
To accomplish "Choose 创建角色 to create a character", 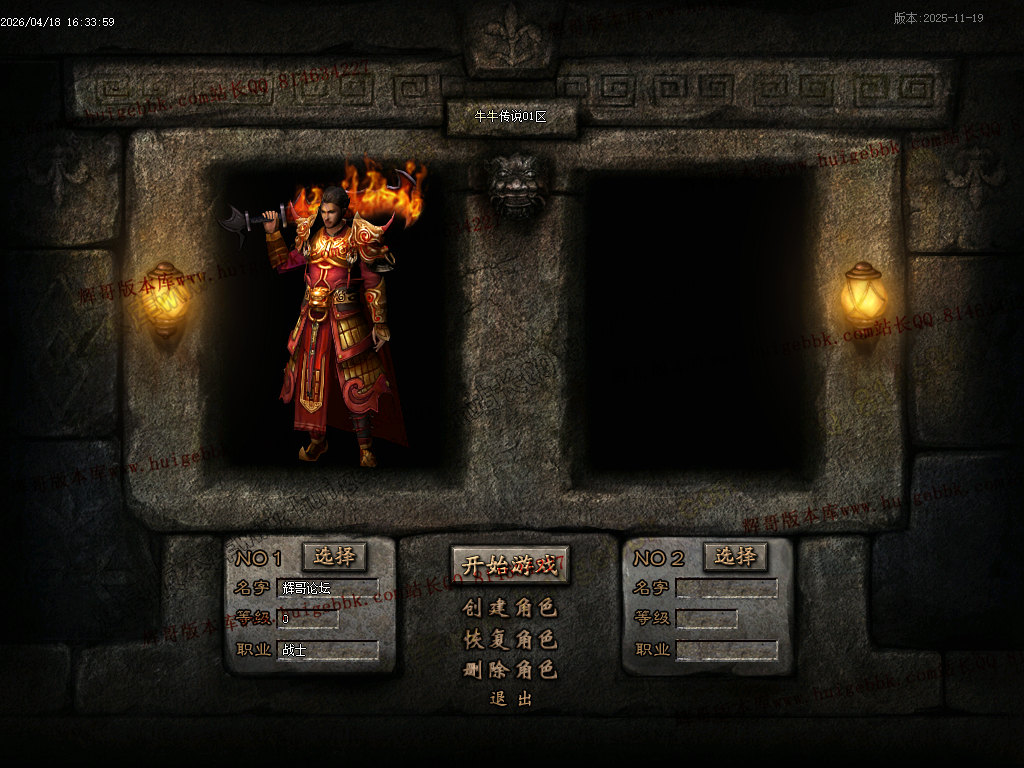I will 510,607.
